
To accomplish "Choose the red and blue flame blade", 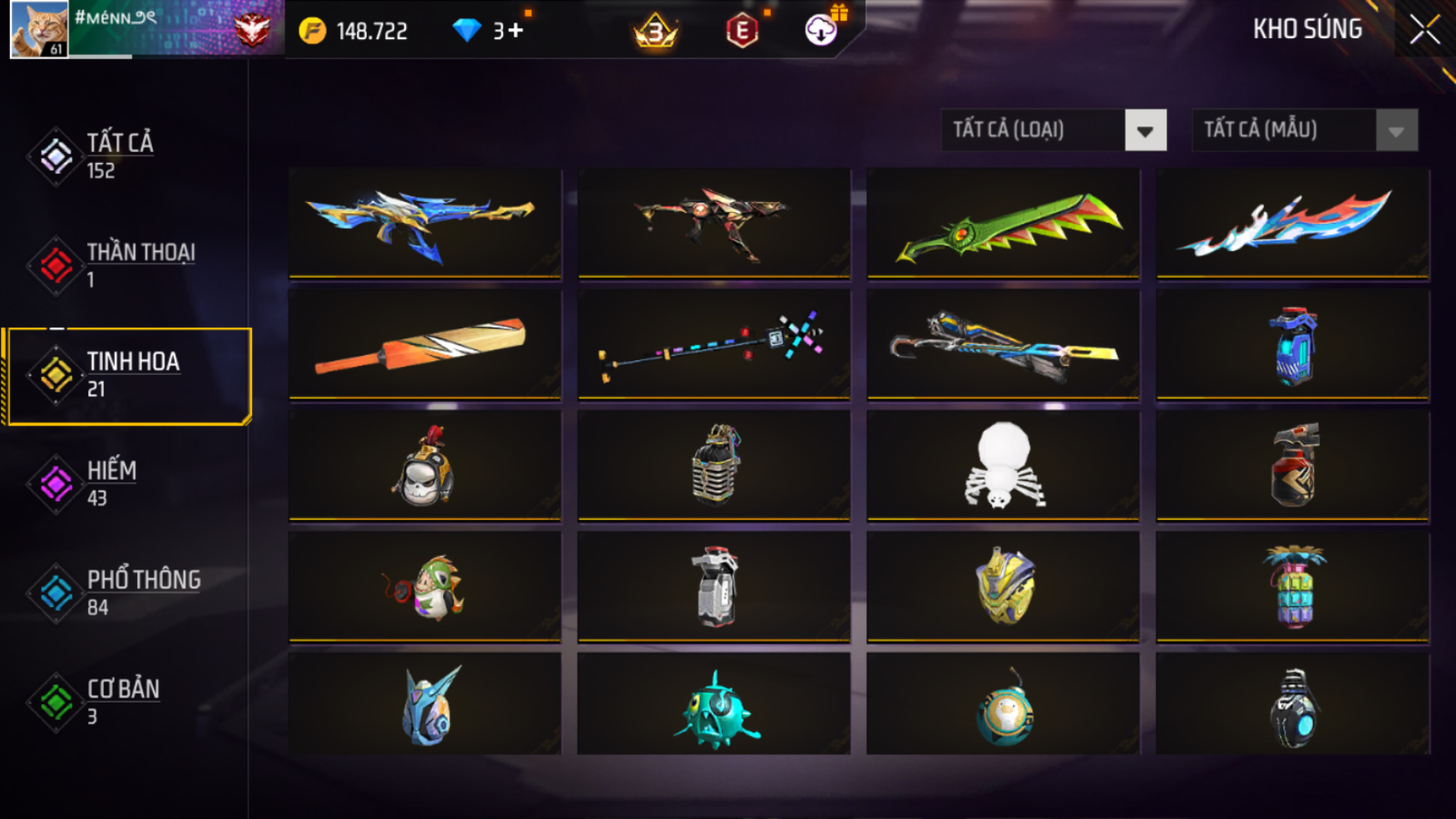I will [1292, 222].
